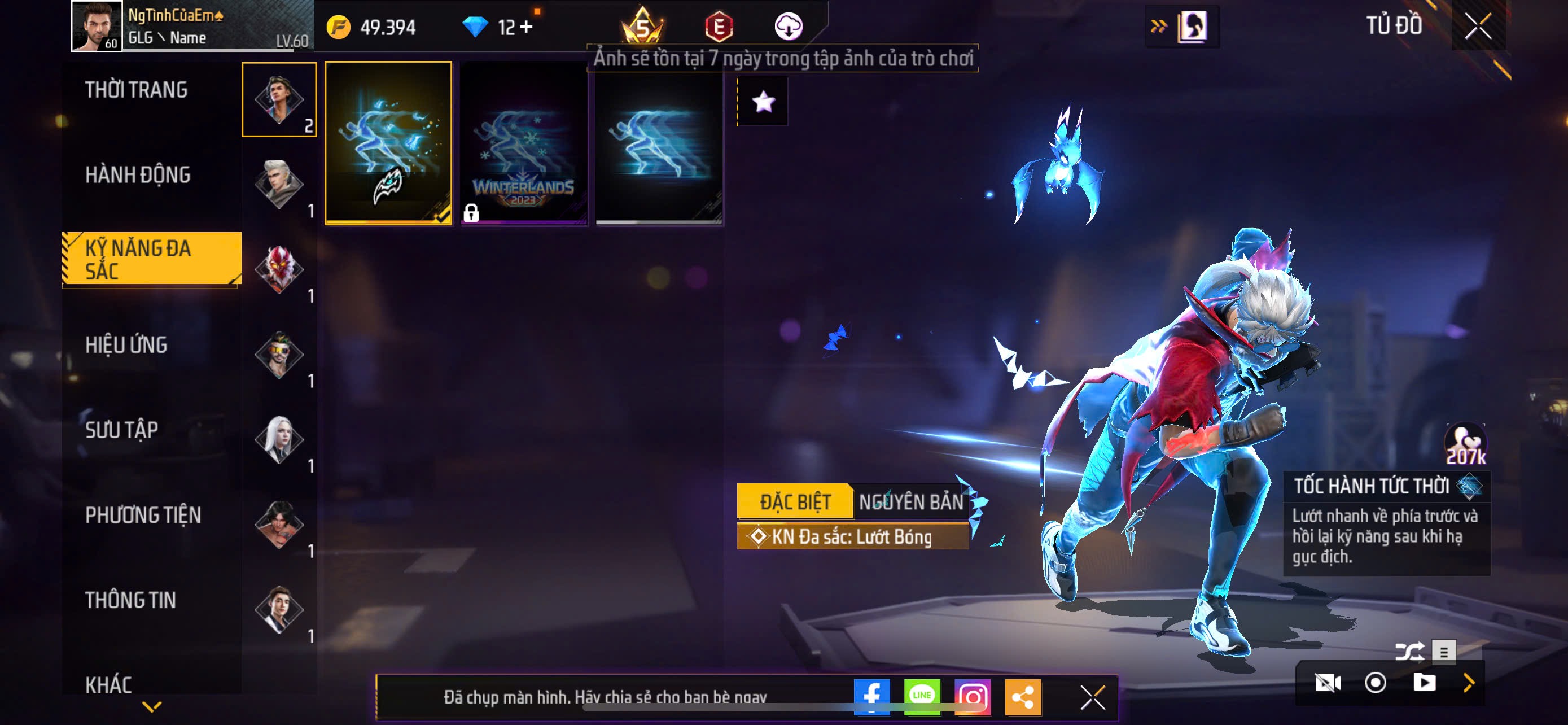
Task: Open the Sưu Tập tab
Action: (x=122, y=430)
